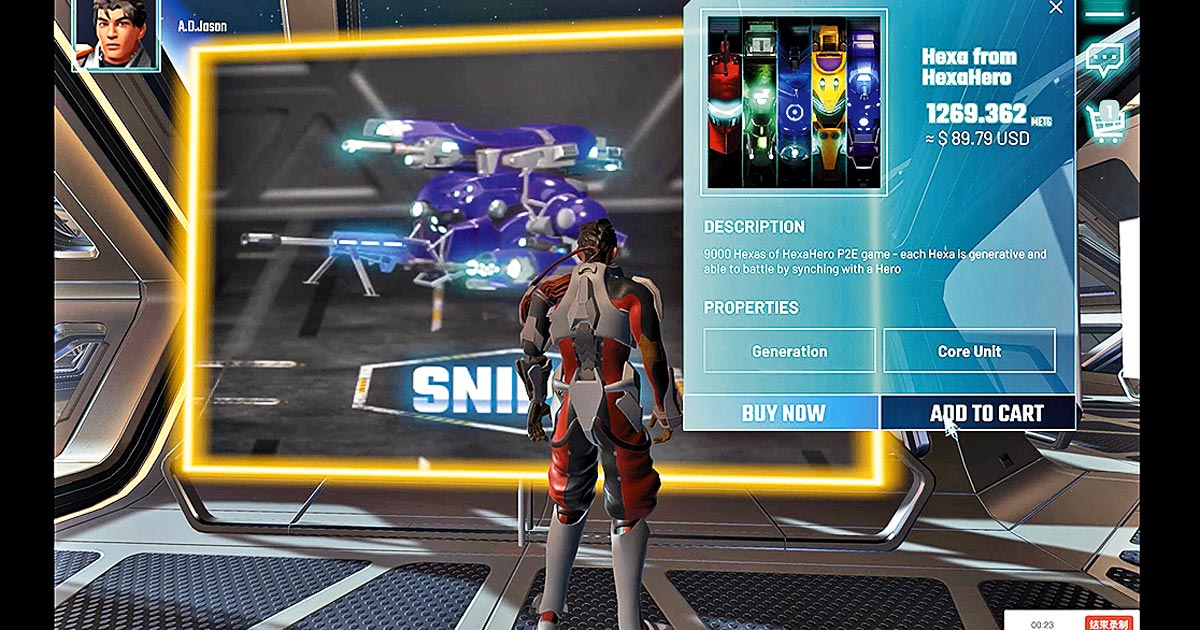Image resolution: width=1200 pixels, height=630 pixels.
Task: Open the Hexa artwork thumbnail
Action: coord(794,101)
